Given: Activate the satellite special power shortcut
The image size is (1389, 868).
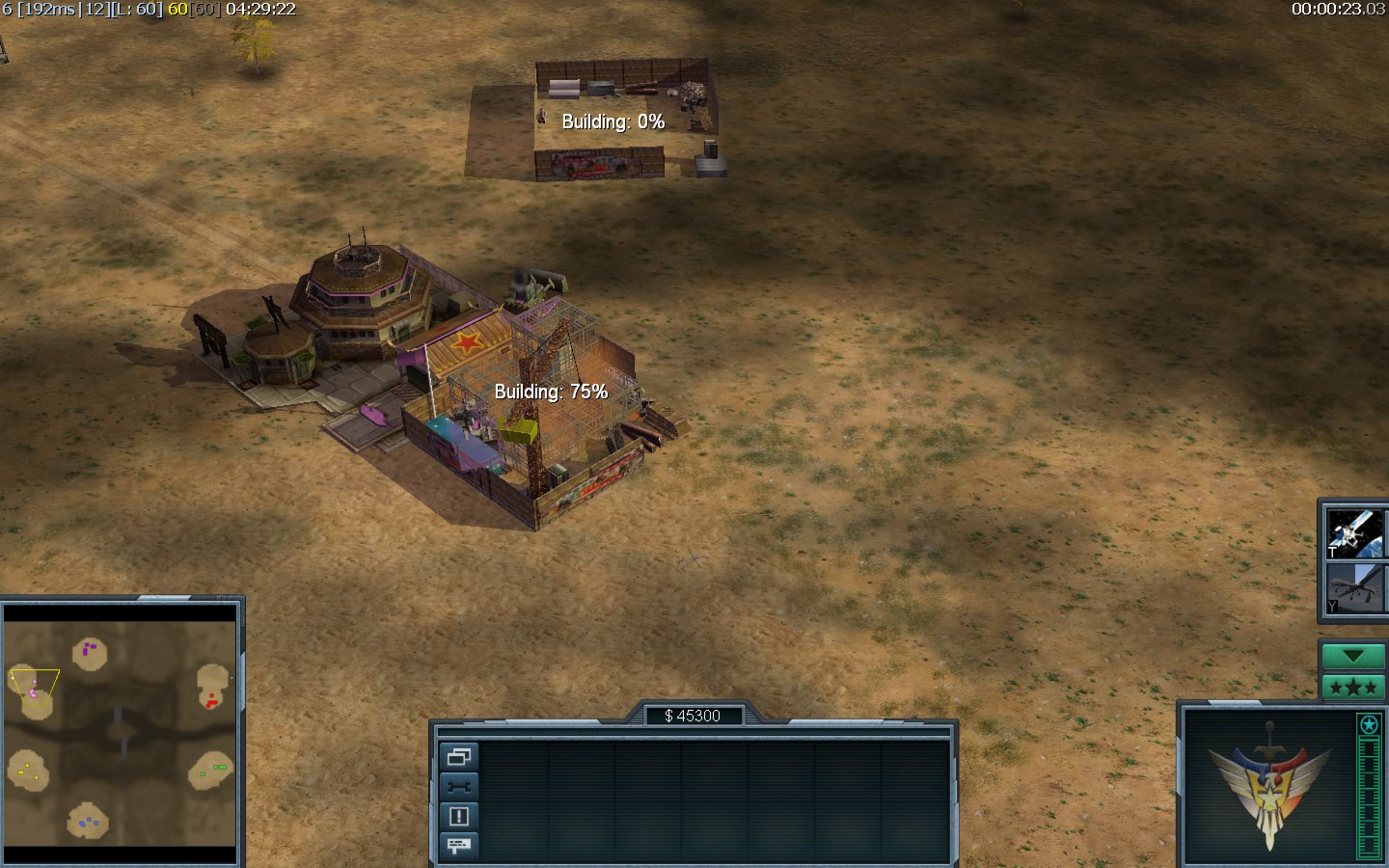Looking at the screenshot, I should point(1355,533).
